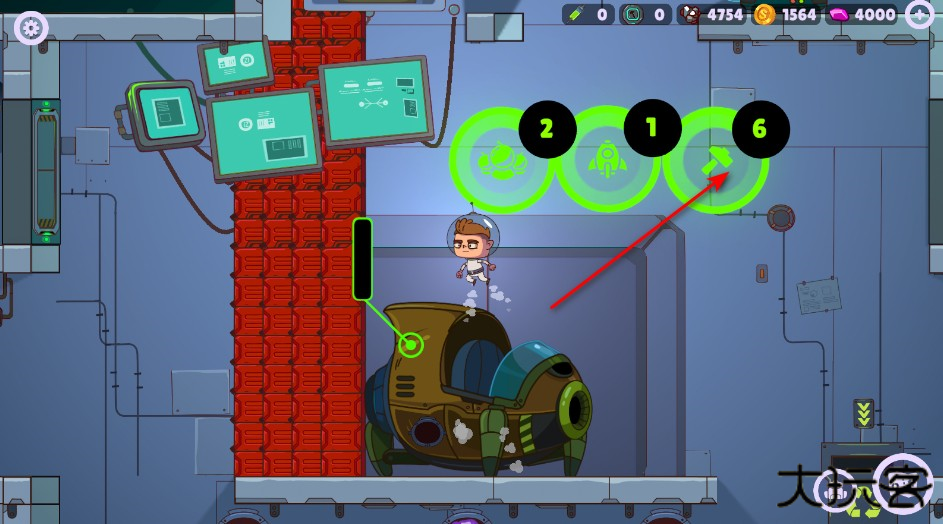Image resolution: width=943 pixels, height=524 pixels.
Task: Click the green node marker on the ship
Action: (410, 345)
